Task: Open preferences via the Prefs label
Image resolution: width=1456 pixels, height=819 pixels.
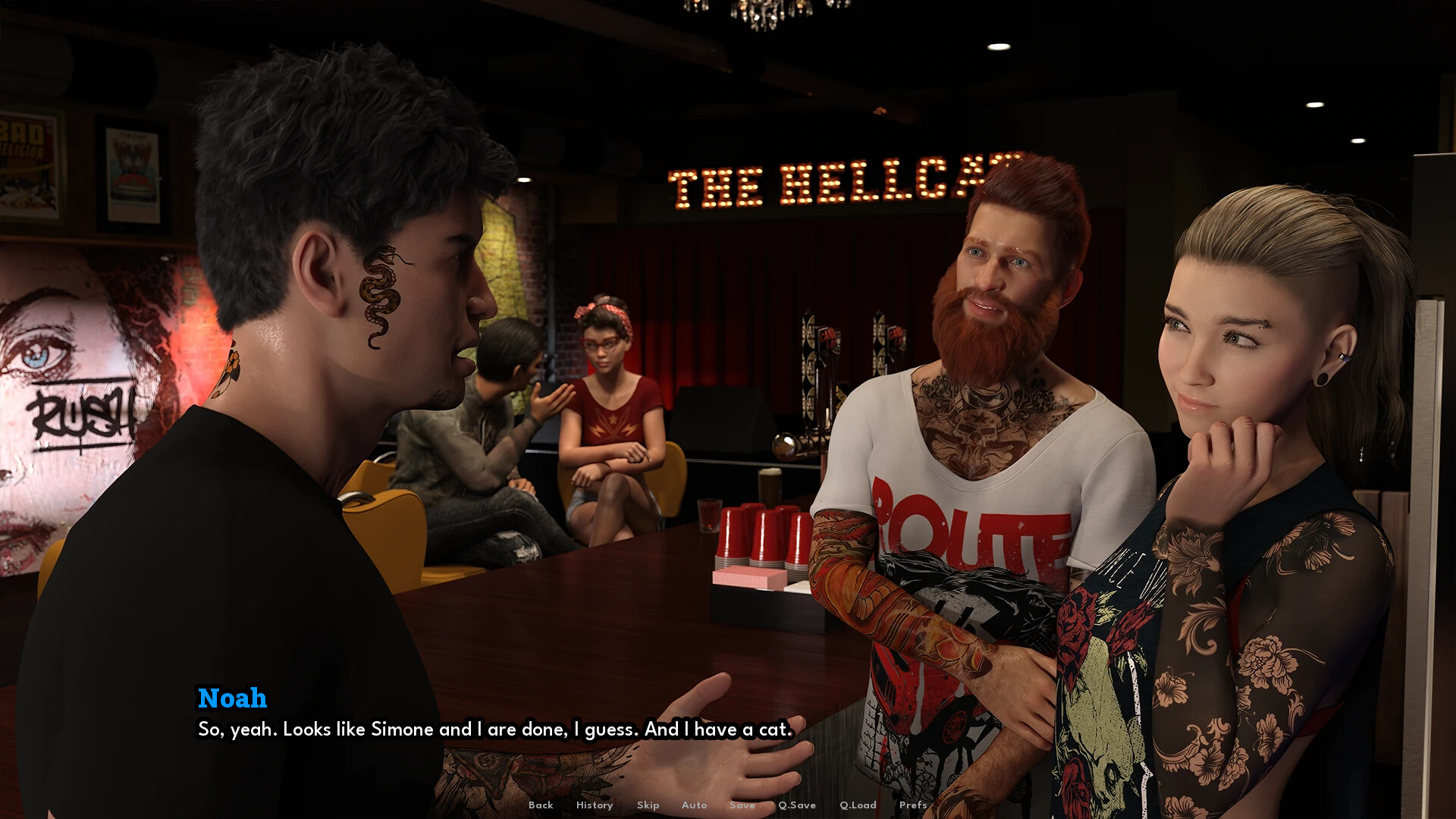Action: (x=913, y=805)
